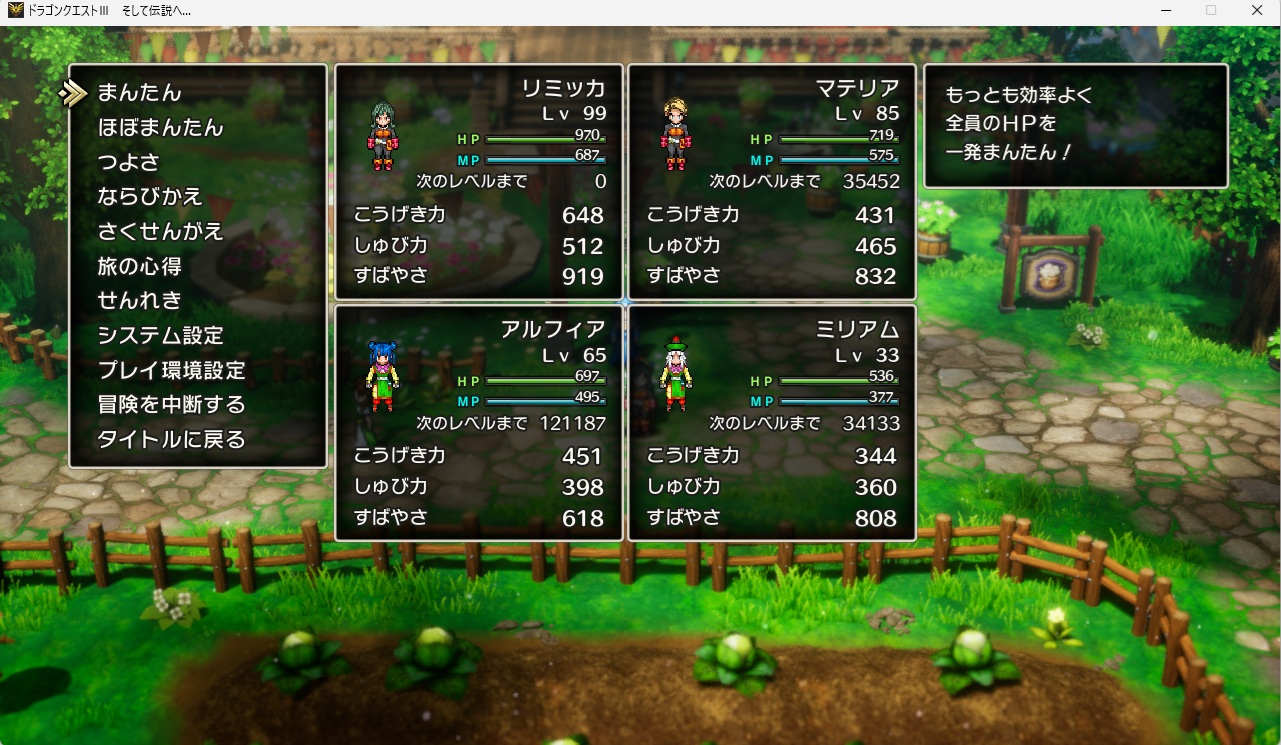Minimize the game window

point(1165,10)
